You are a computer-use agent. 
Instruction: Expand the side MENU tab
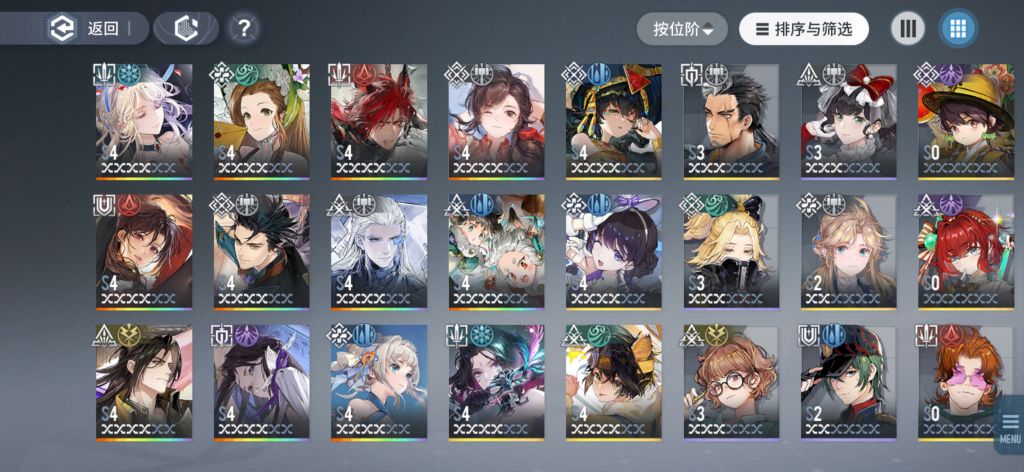pyautogui.click(x=1010, y=432)
